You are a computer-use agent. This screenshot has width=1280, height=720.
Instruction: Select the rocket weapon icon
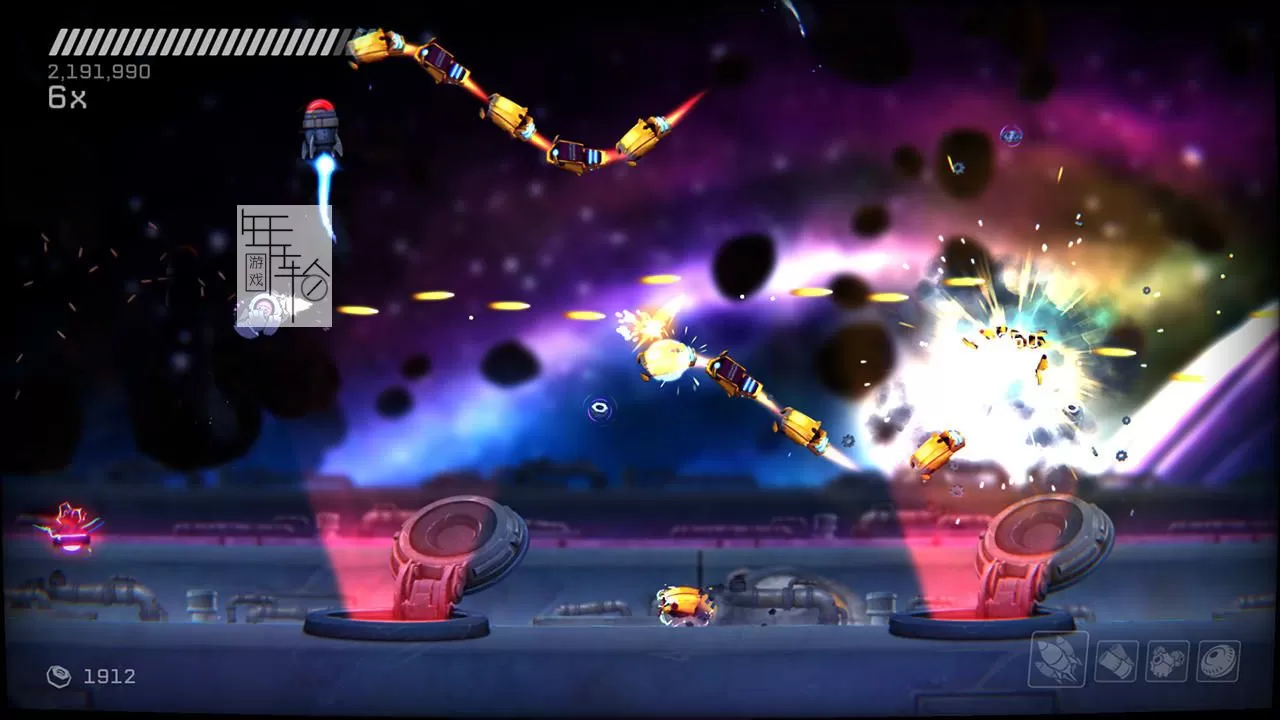point(1058,659)
